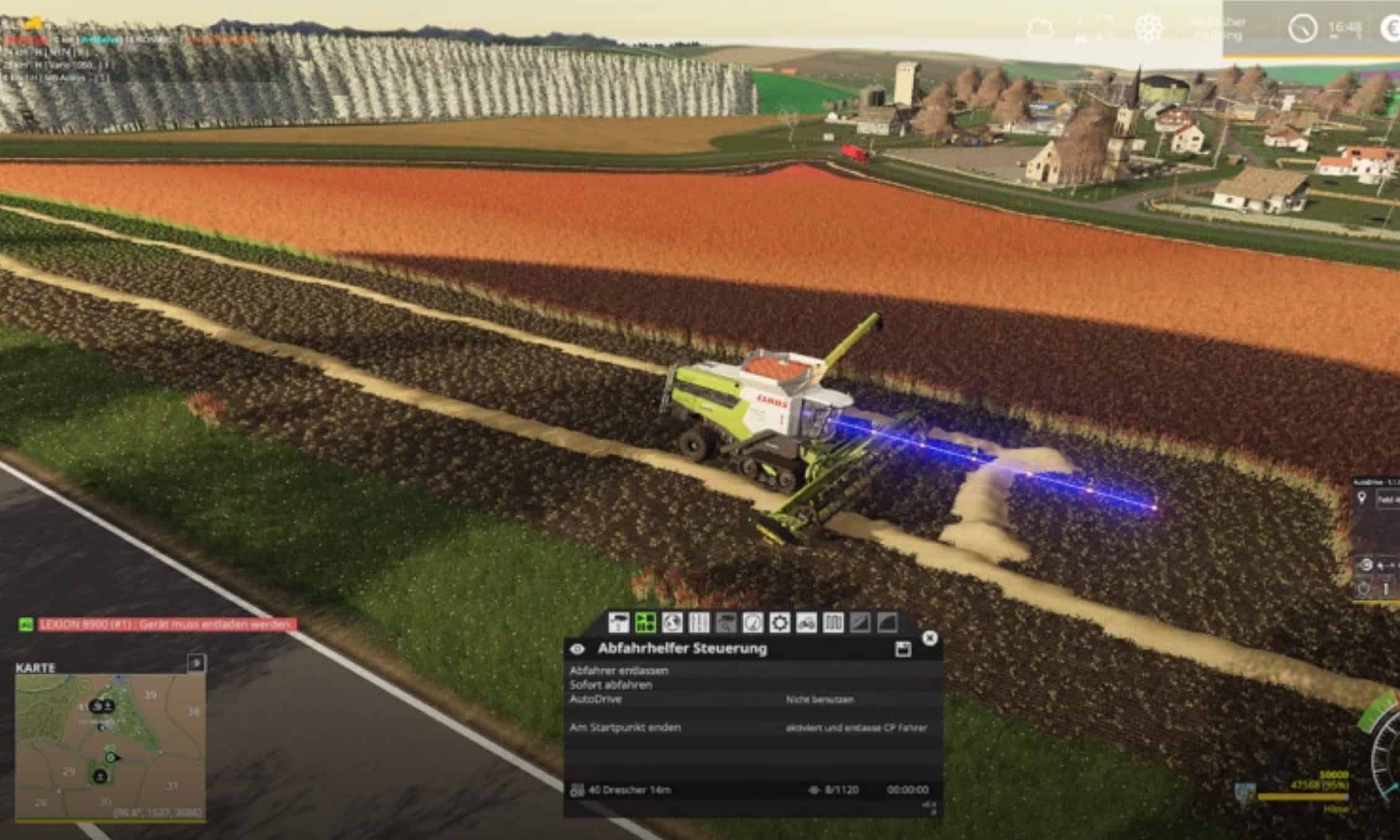Open the speedometer page in Courseplay HUD
The width and height of the screenshot is (1400, 840).
tap(753, 622)
